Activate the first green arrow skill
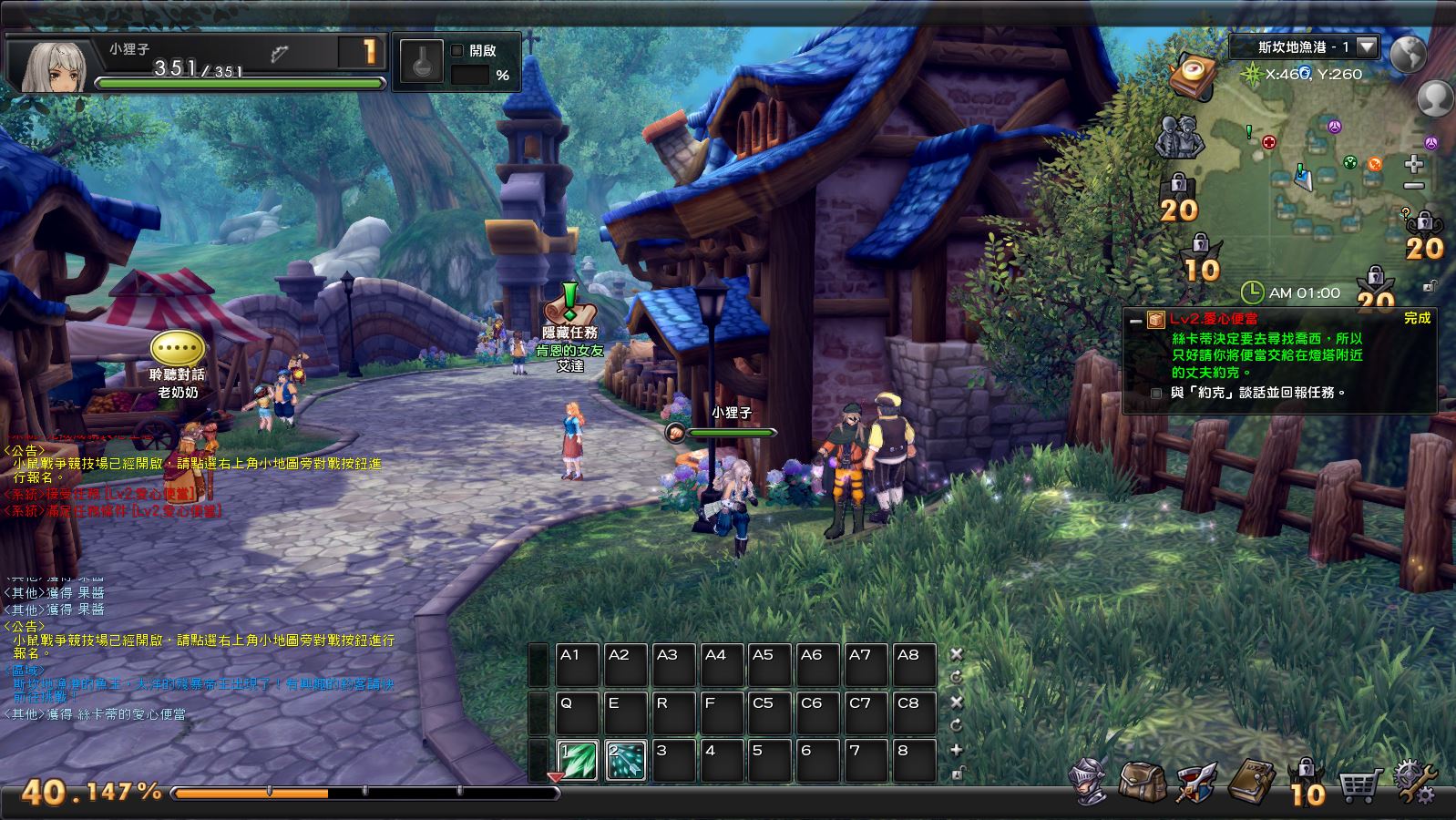Viewport: 1456px width, 820px height. click(x=578, y=761)
